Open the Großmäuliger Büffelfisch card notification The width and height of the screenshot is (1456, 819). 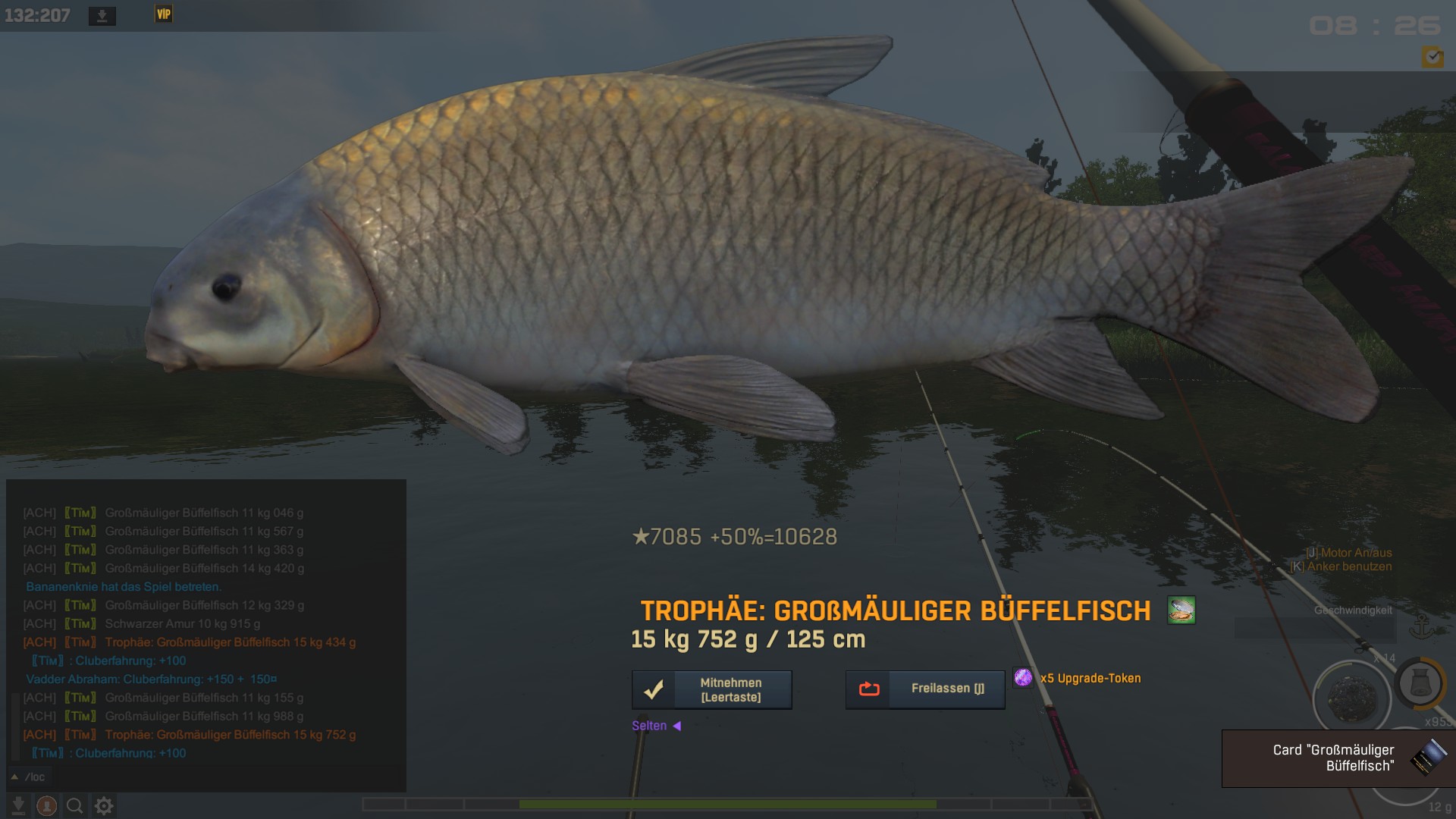(1338, 758)
